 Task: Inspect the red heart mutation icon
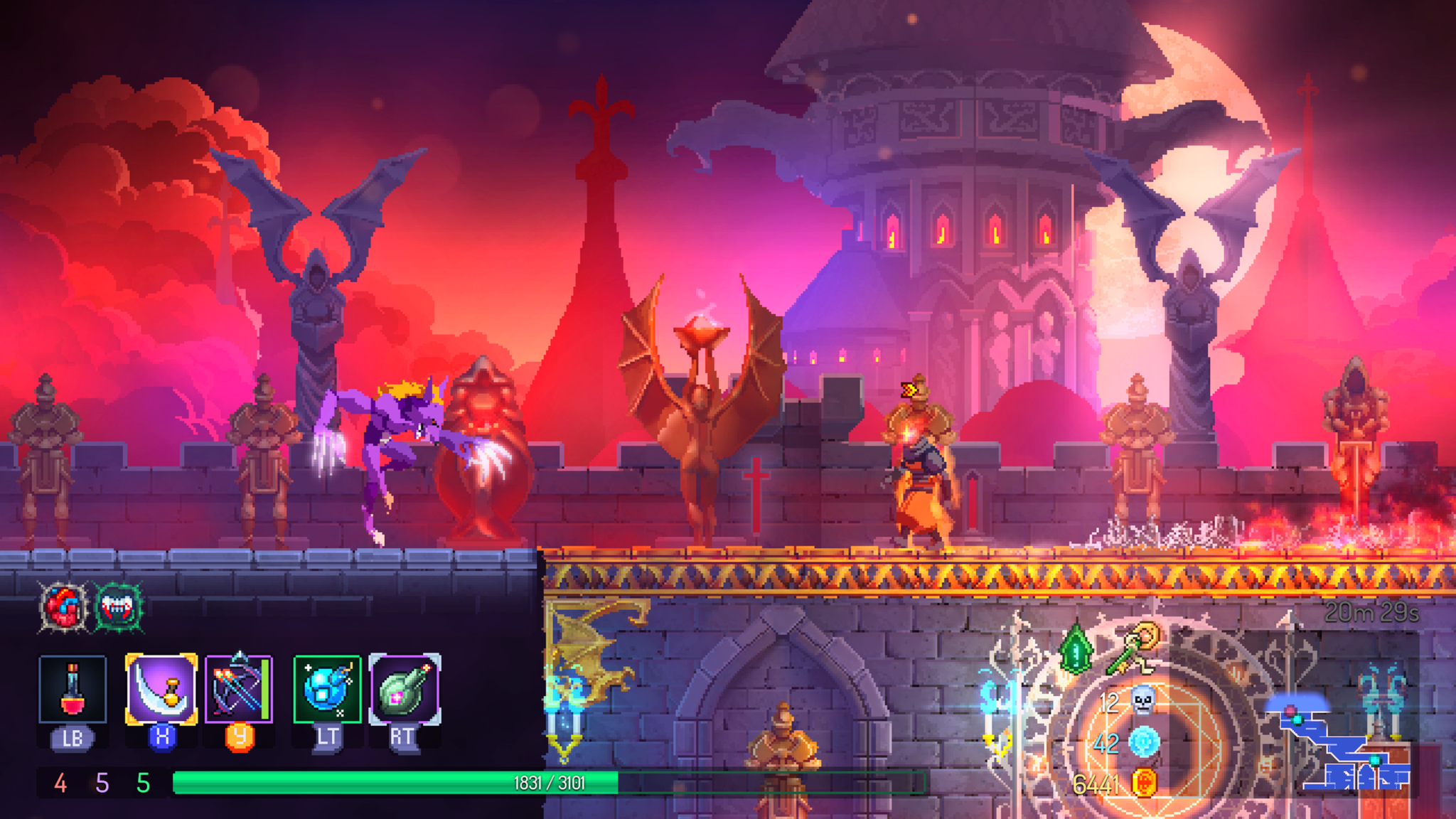pos(64,606)
